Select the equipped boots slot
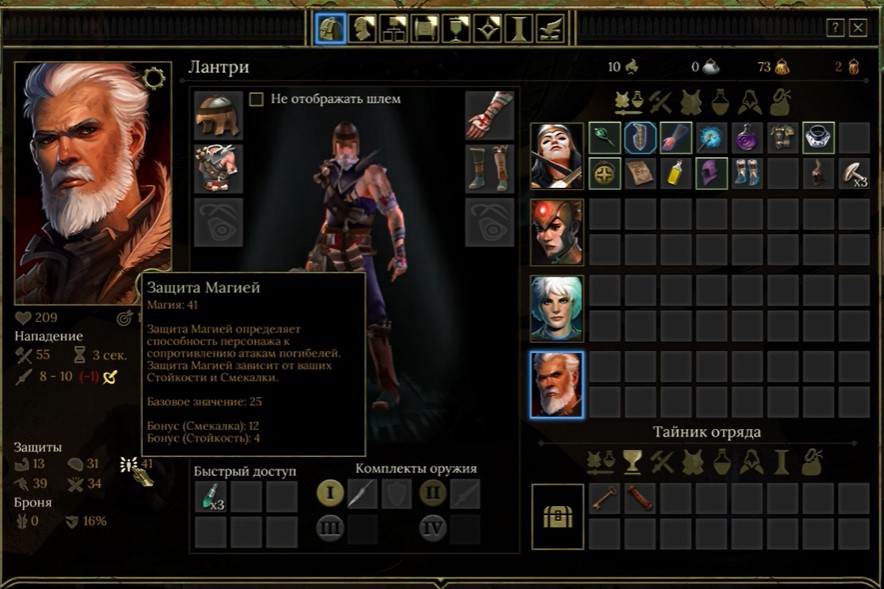 click(489, 168)
